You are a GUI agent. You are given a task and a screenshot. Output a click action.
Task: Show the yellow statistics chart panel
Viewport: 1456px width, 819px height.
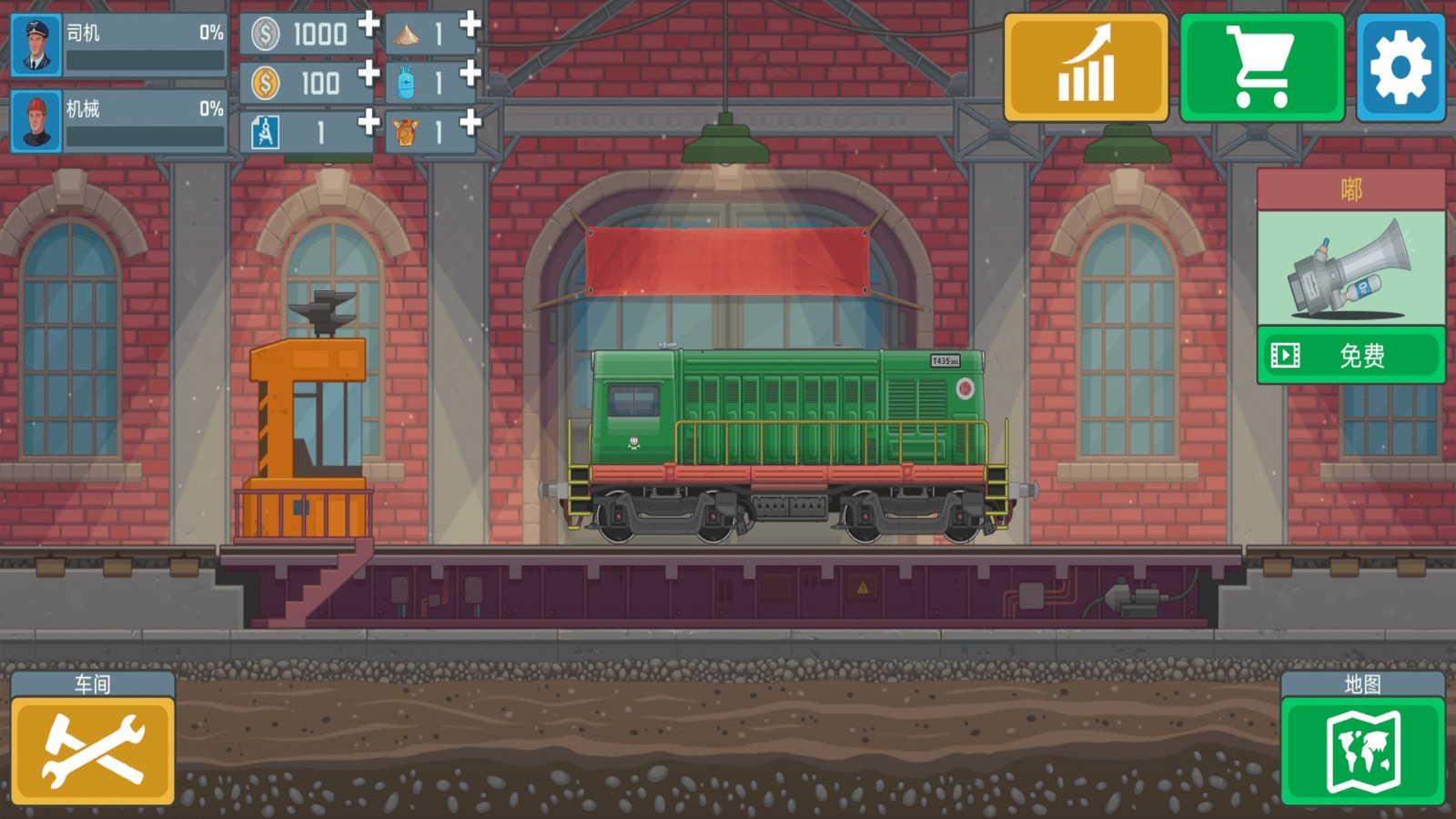coord(1086,67)
